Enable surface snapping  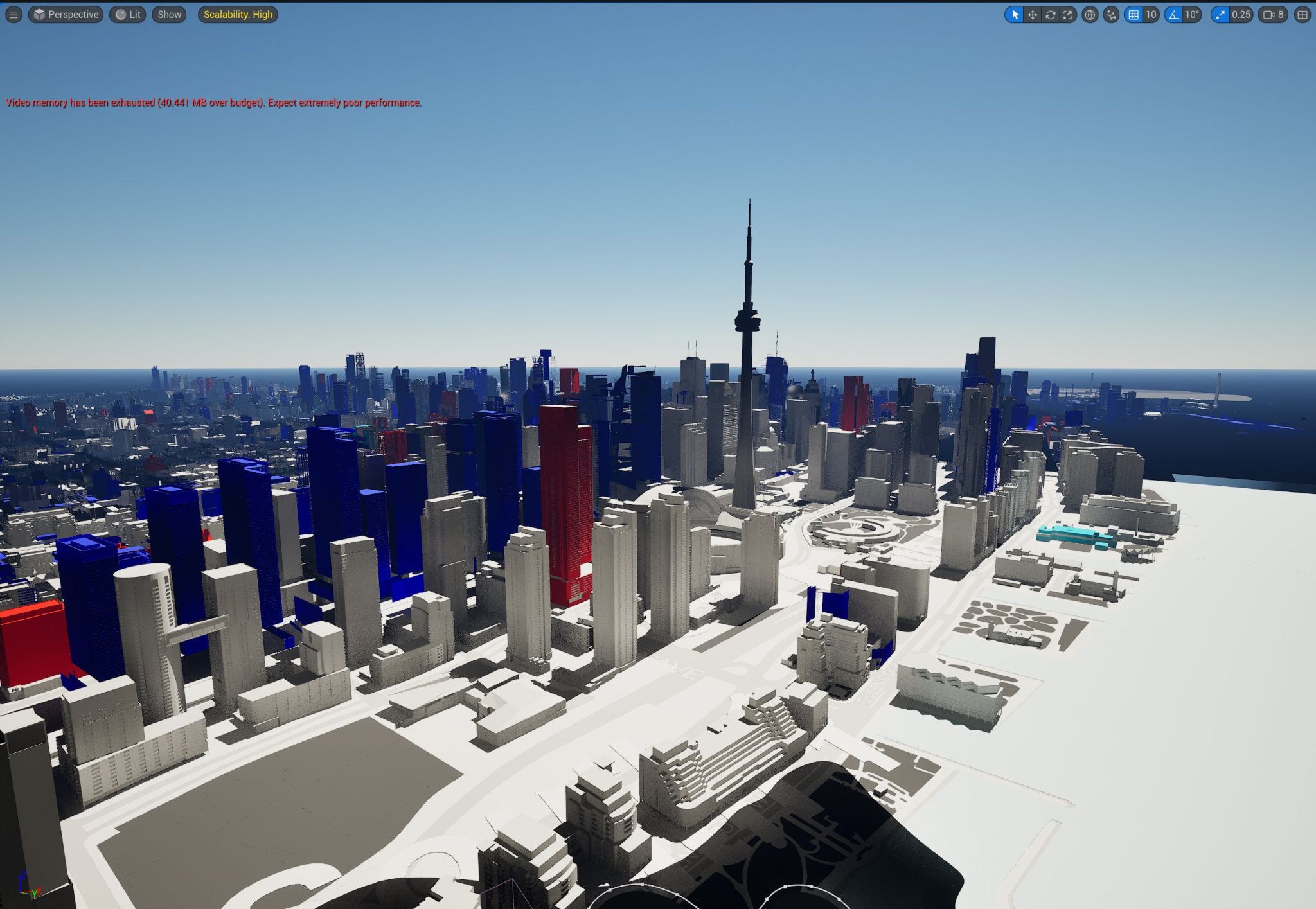[x=1110, y=15]
